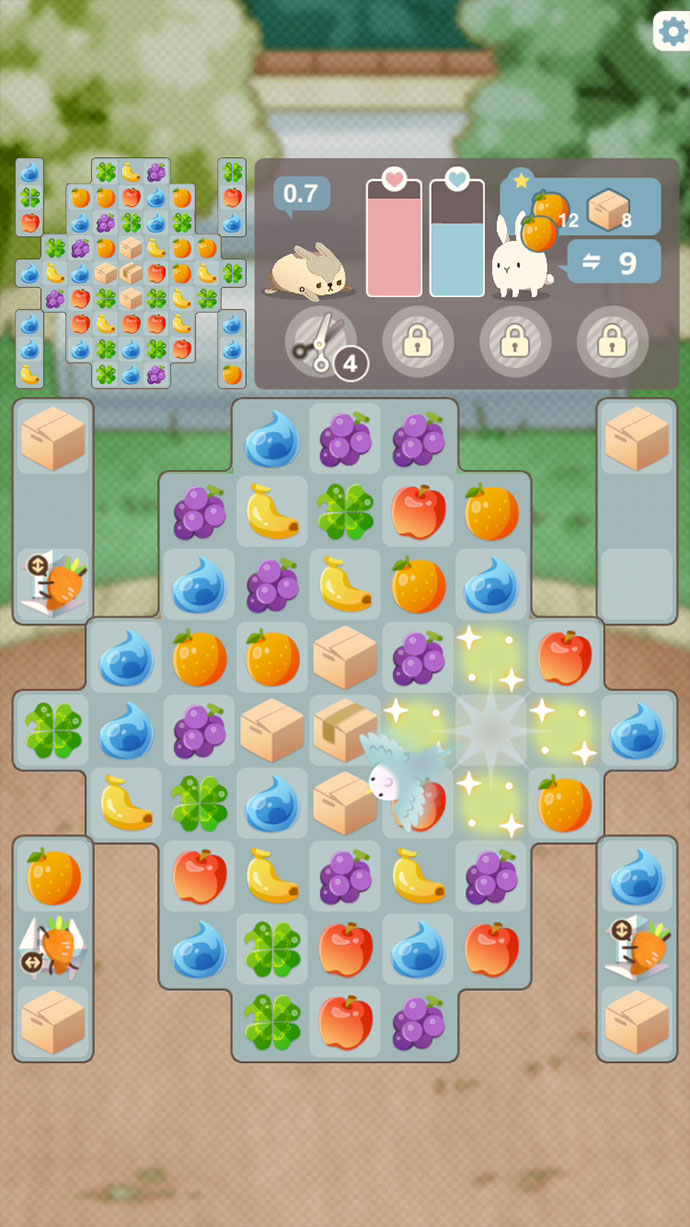Tap the clover between banana and apple
690x1227 pixels.
[x=344, y=511]
